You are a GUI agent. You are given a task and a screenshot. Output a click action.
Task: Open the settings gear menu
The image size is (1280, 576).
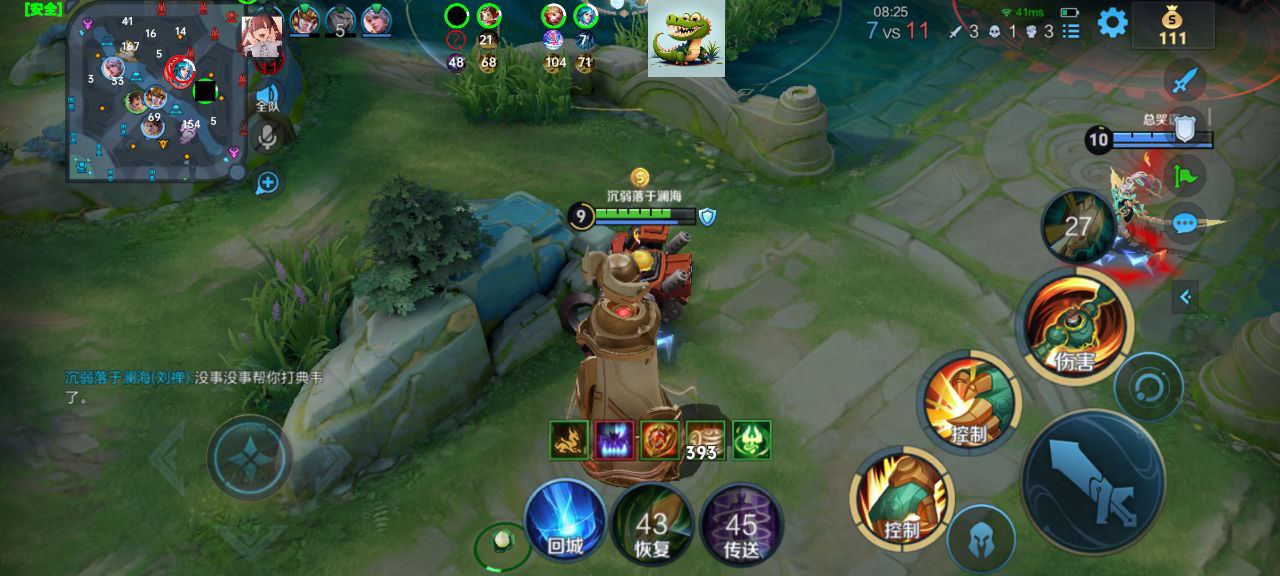(1112, 23)
